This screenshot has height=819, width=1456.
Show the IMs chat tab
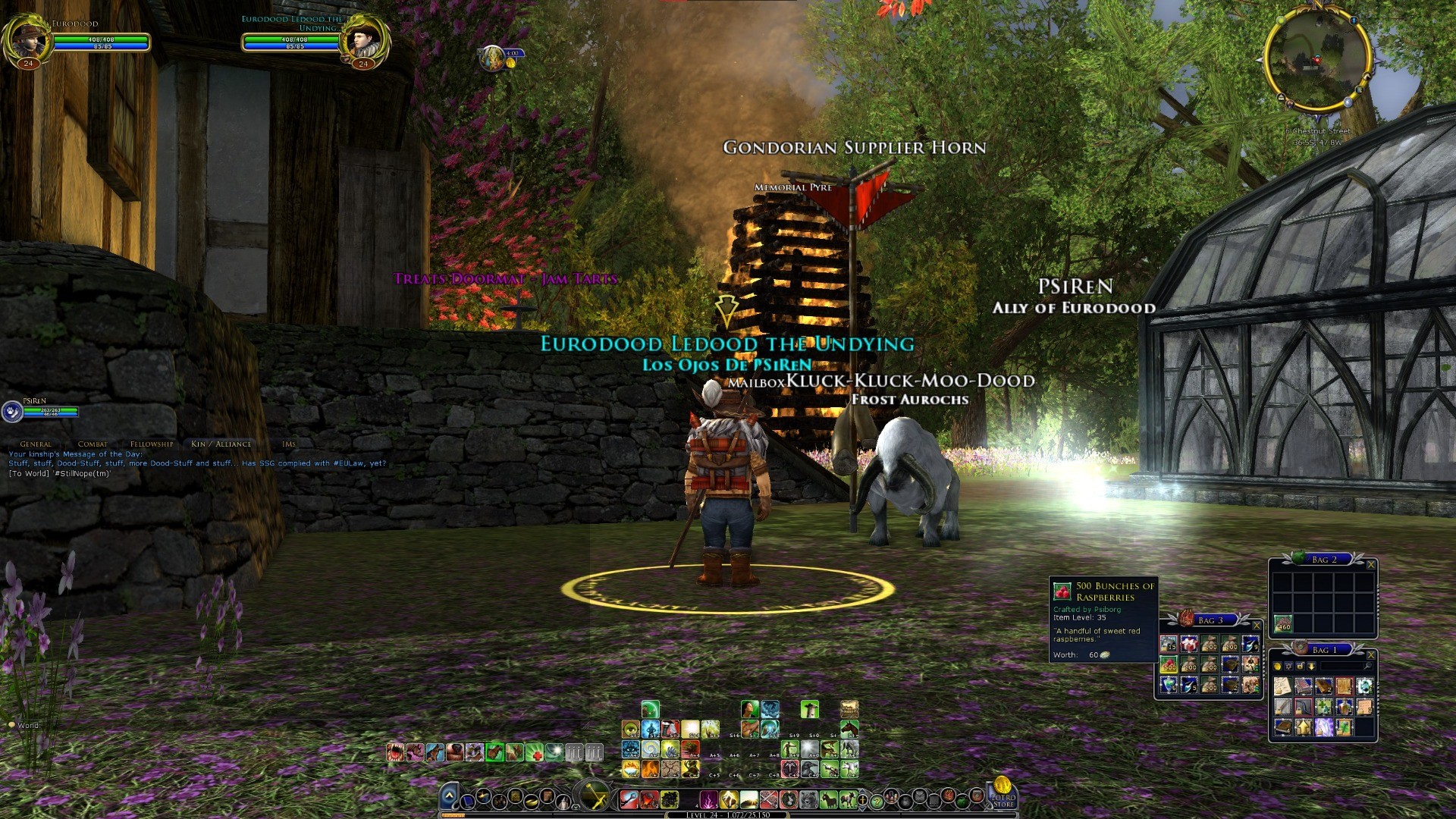click(x=288, y=444)
